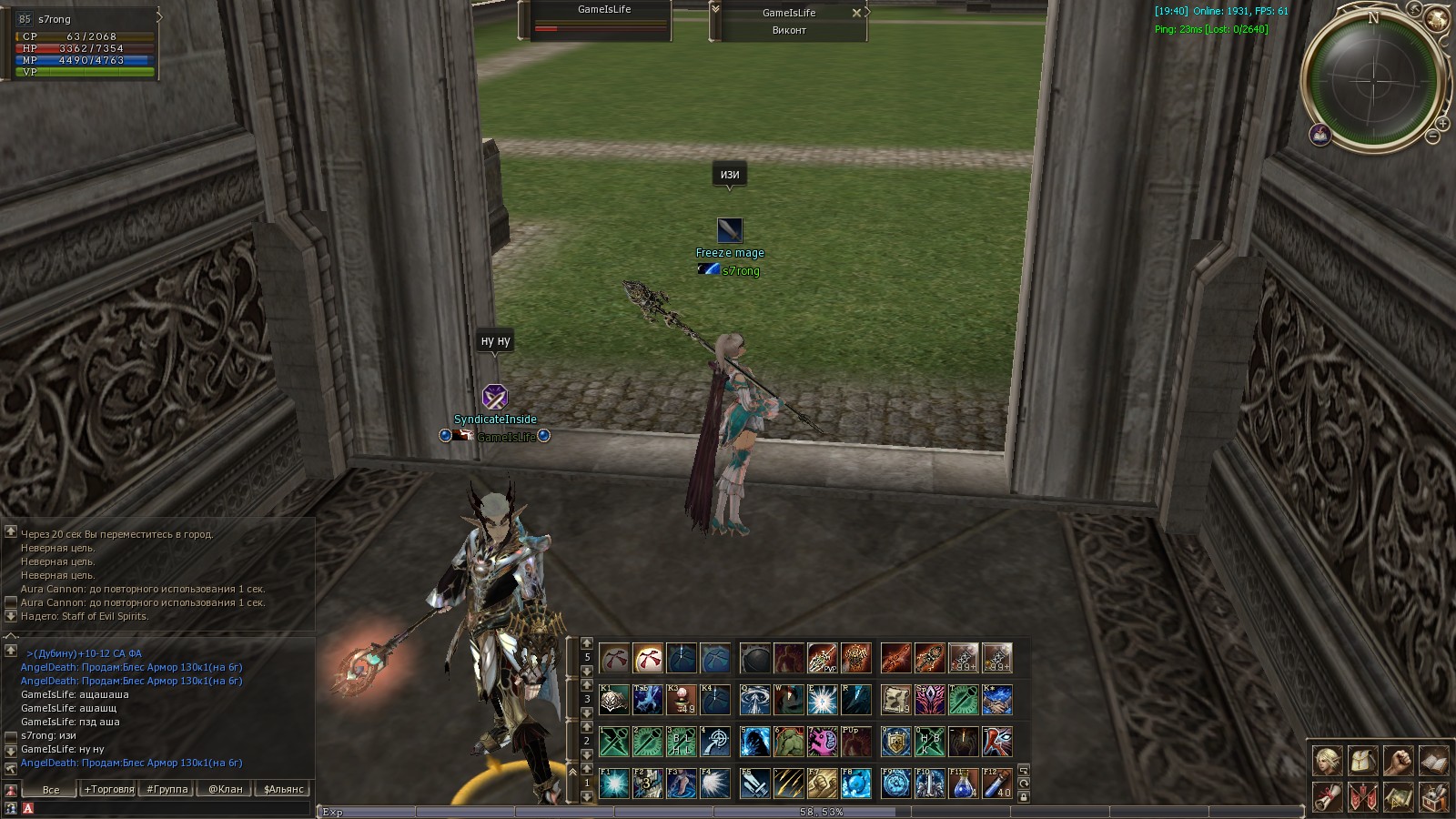Use the F11 blue mana potion slot

(x=964, y=783)
